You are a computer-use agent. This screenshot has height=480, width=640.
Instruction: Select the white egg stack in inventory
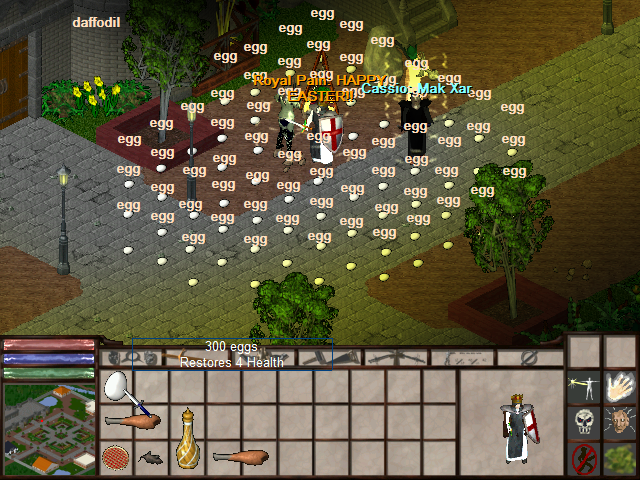[x=118, y=384]
